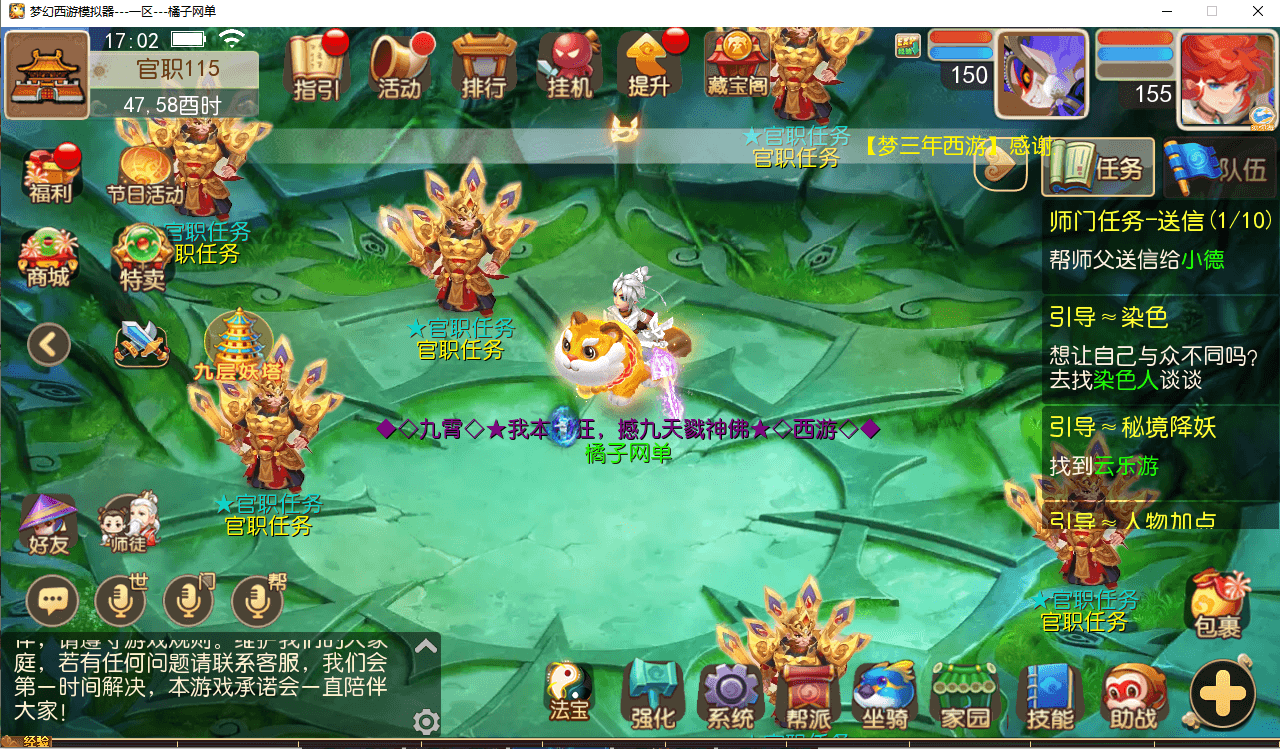Open the 坐骑 mount panel

[885, 695]
